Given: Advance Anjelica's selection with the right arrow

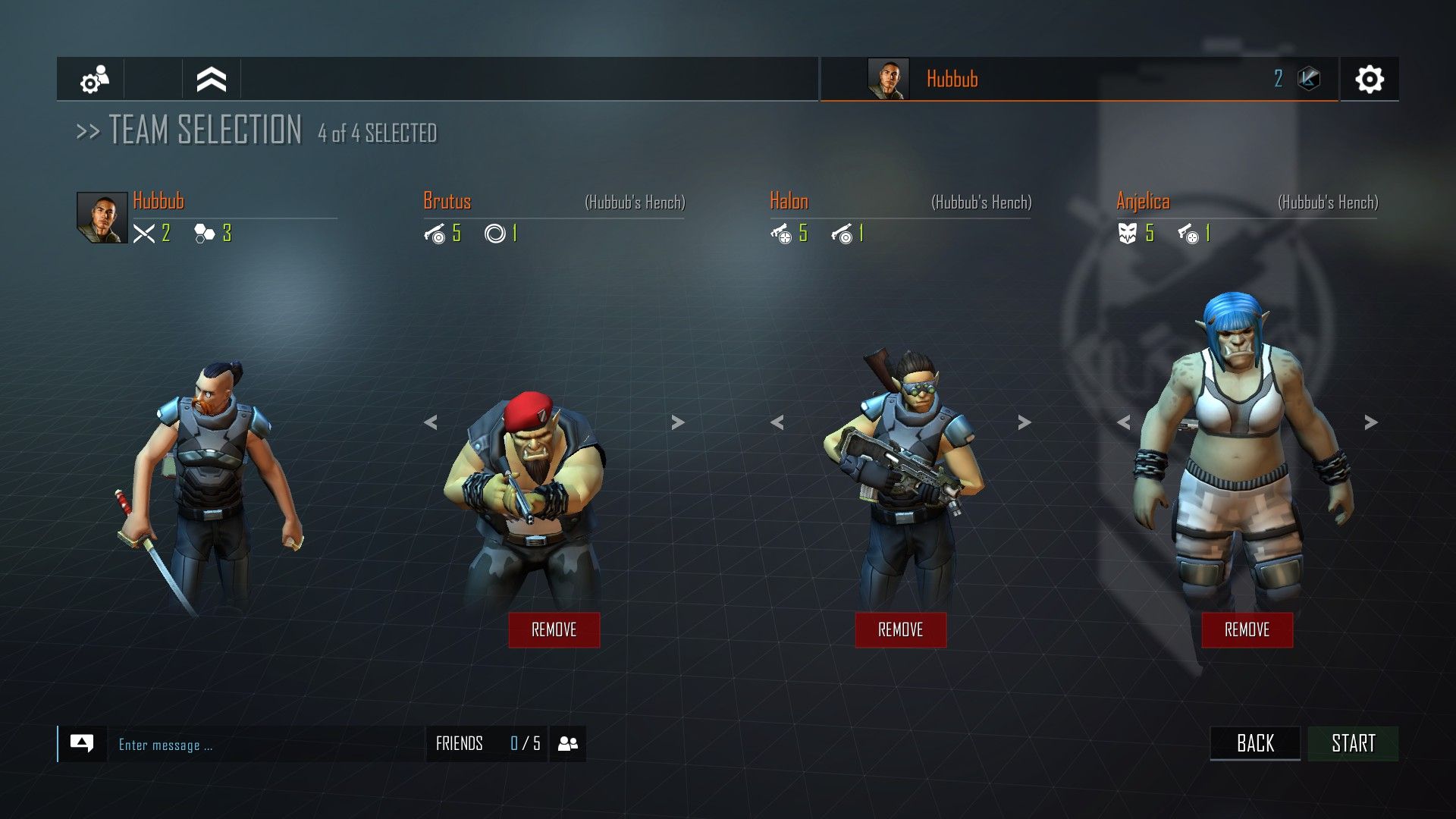Looking at the screenshot, I should [x=1370, y=423].
